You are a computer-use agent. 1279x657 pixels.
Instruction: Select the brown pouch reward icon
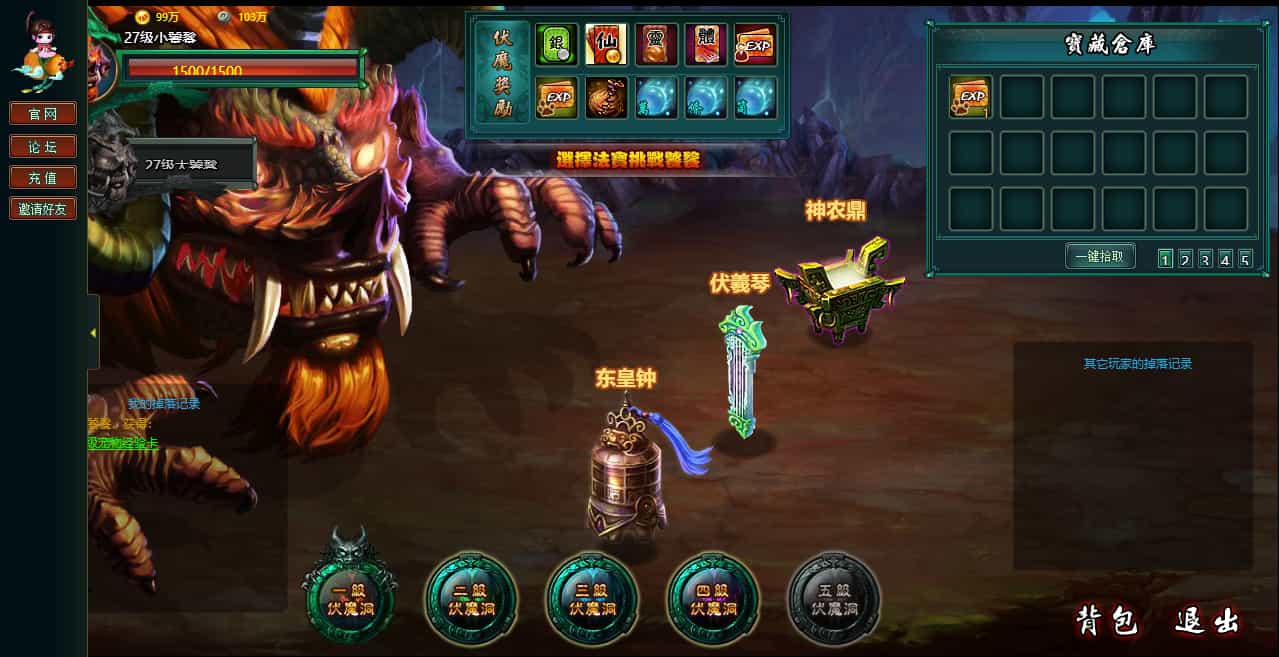[606, 98]
